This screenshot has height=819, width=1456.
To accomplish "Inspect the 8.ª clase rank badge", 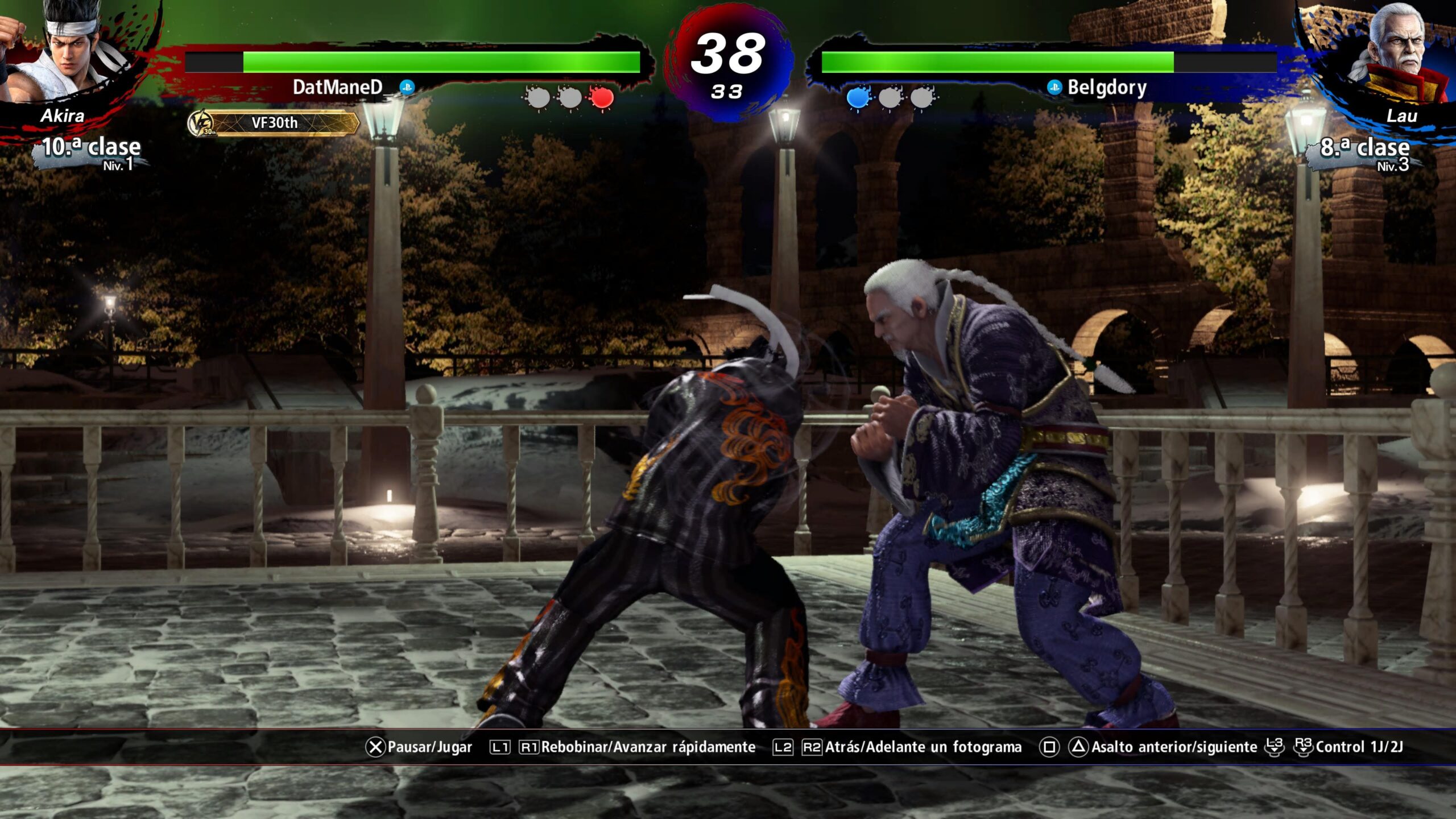I will pyautogui.click(x=1365, y=152).
